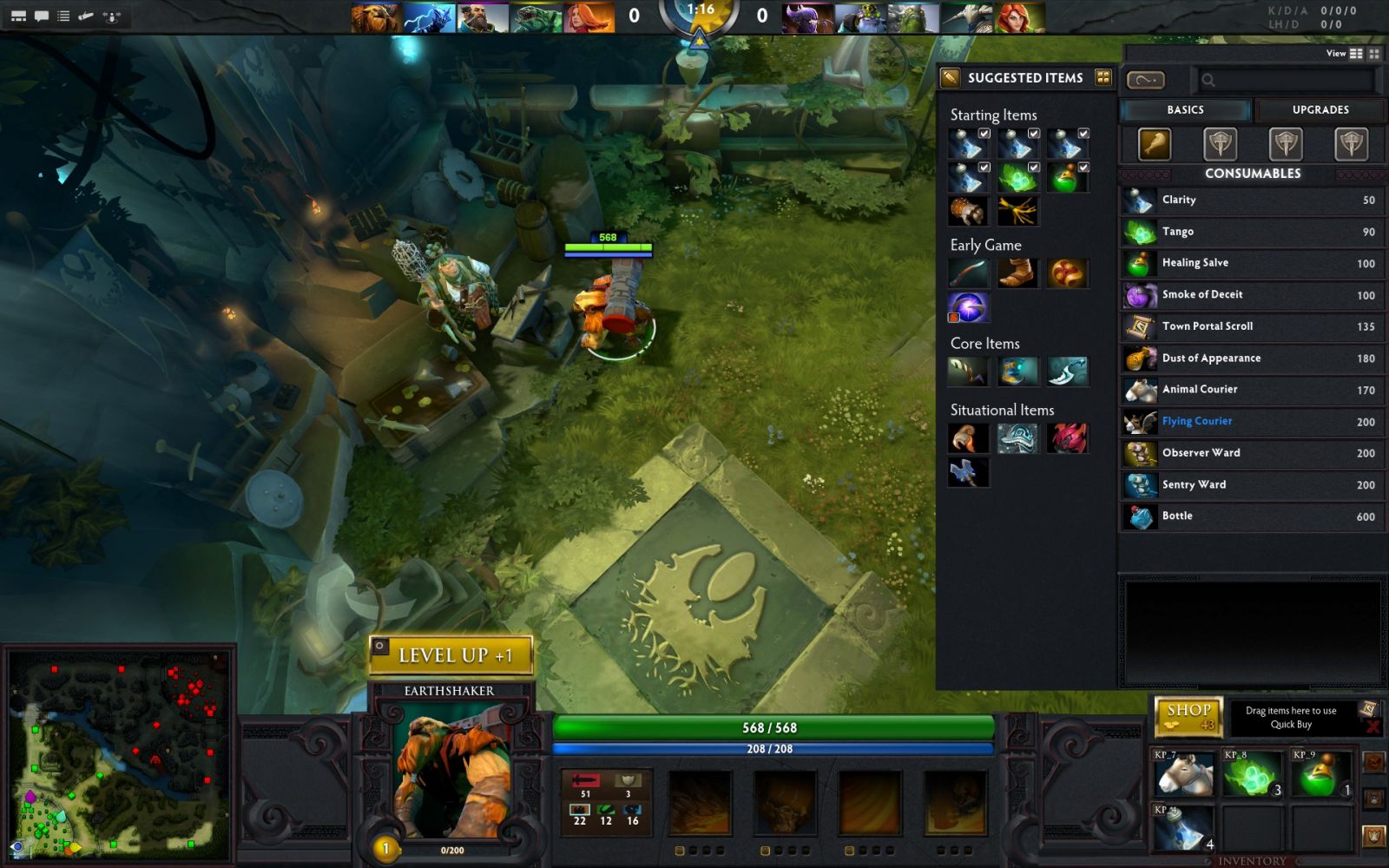The image size is (1389, 868).
Task: Choose the Flying Courier upgrade
Action: (1250, 422)
